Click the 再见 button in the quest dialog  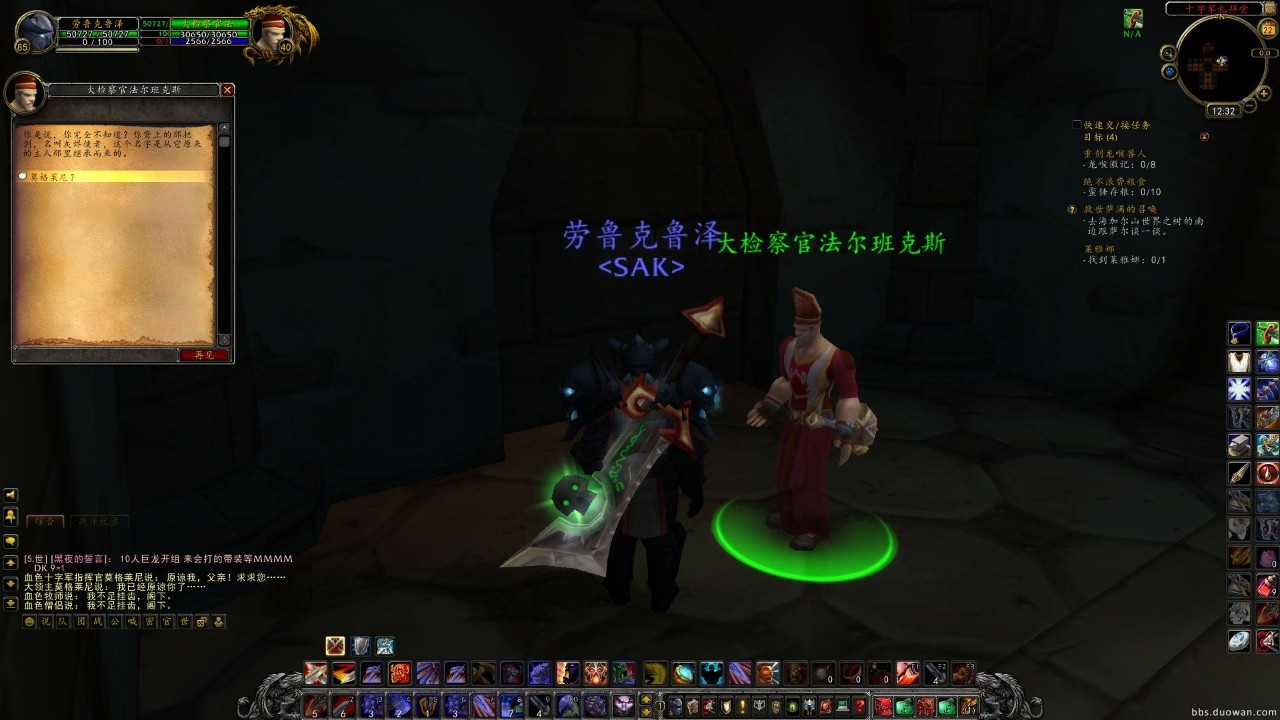click(205, 354)
